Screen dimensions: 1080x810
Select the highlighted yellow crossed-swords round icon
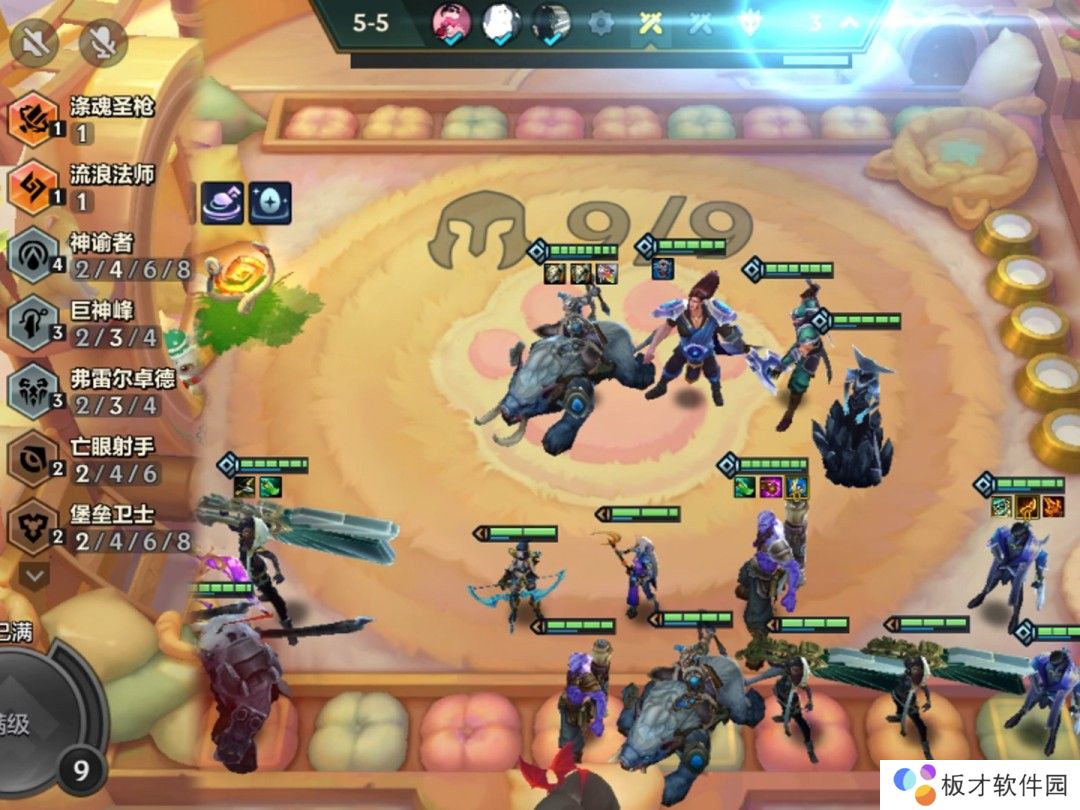pyautogui.click(x=651, y=22)
